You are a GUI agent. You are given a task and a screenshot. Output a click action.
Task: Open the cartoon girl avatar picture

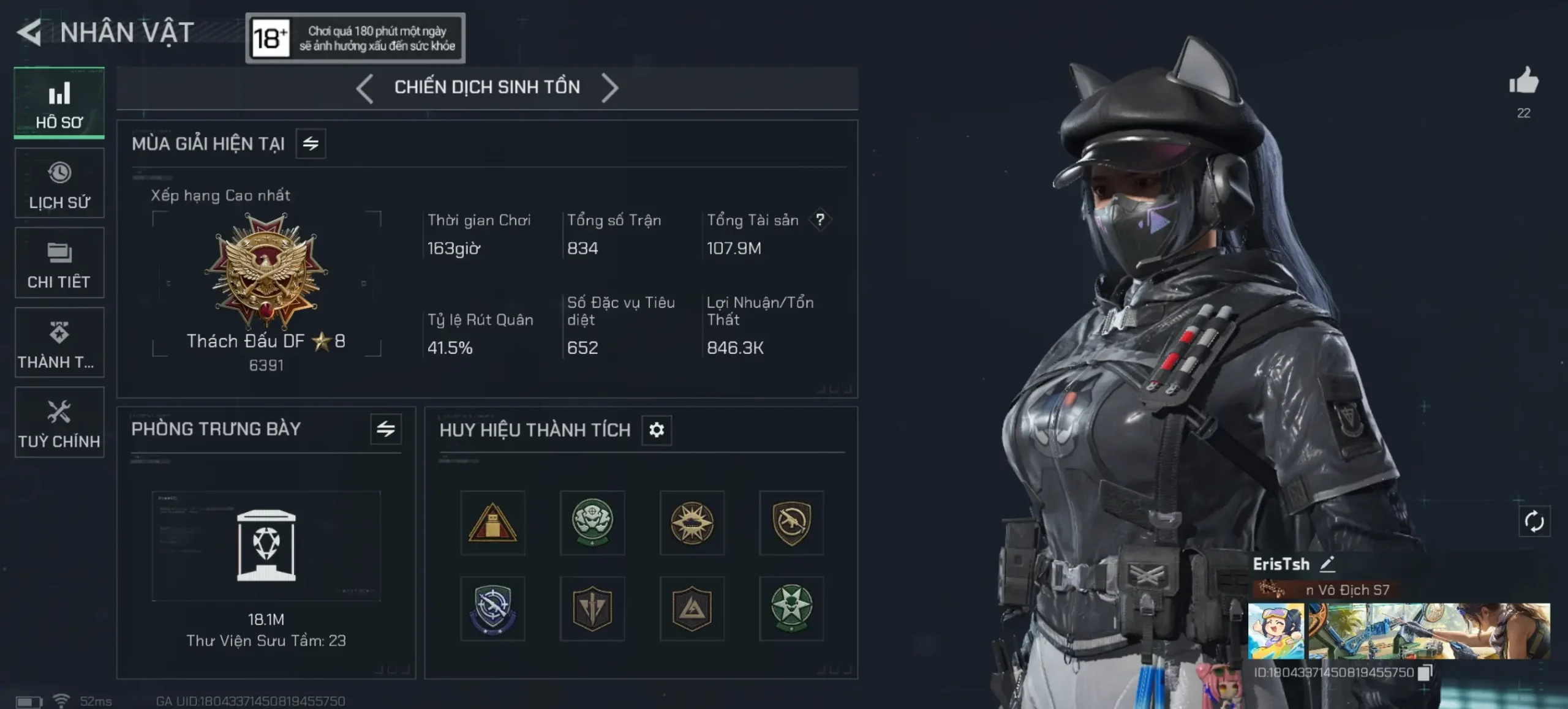tap(1276, 631)
